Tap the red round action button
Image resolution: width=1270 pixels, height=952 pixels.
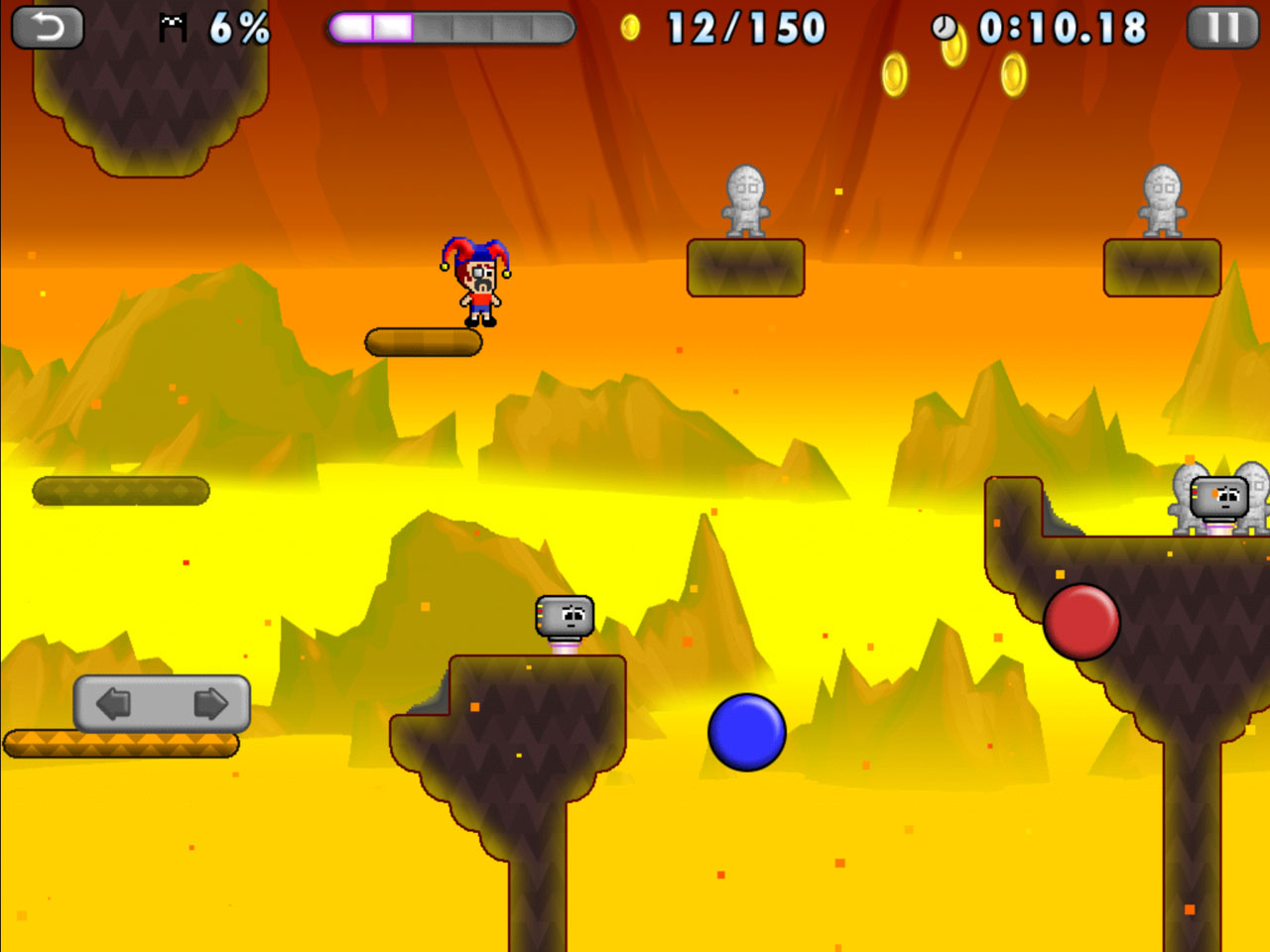[x=1081, y=622]
